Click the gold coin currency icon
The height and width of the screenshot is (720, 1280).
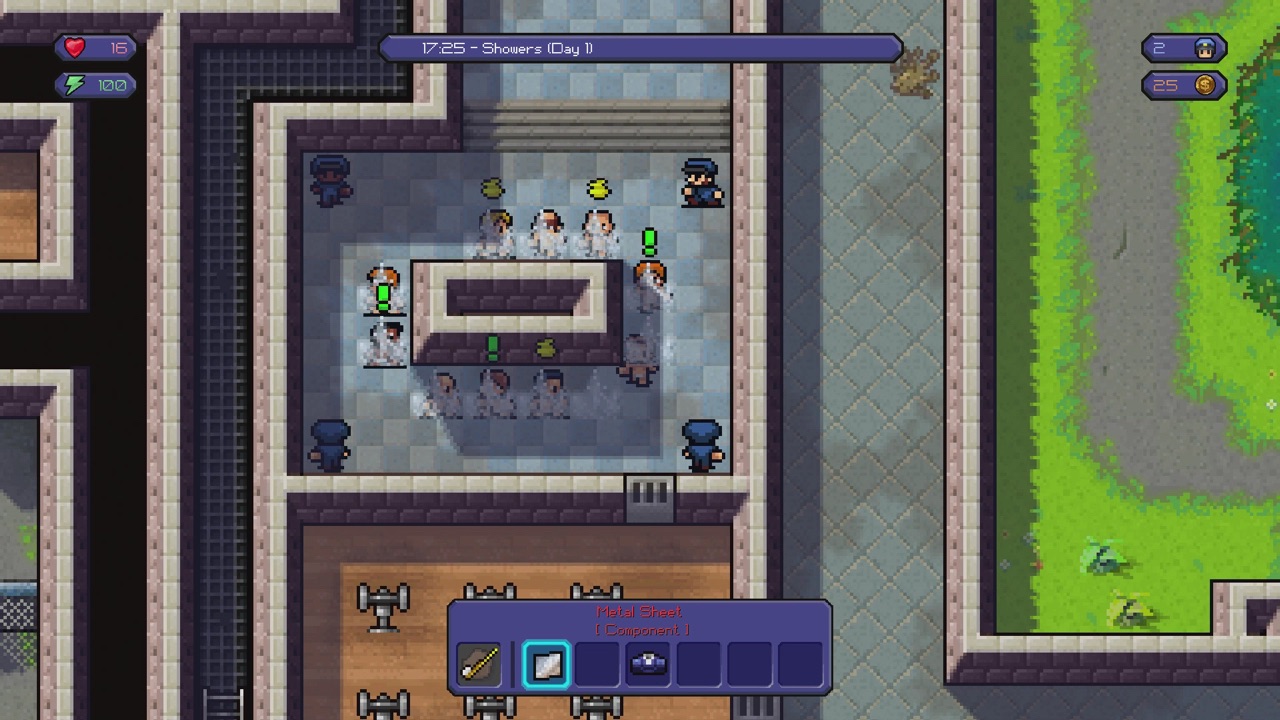pyautogui.click(x=1204, y=85)
